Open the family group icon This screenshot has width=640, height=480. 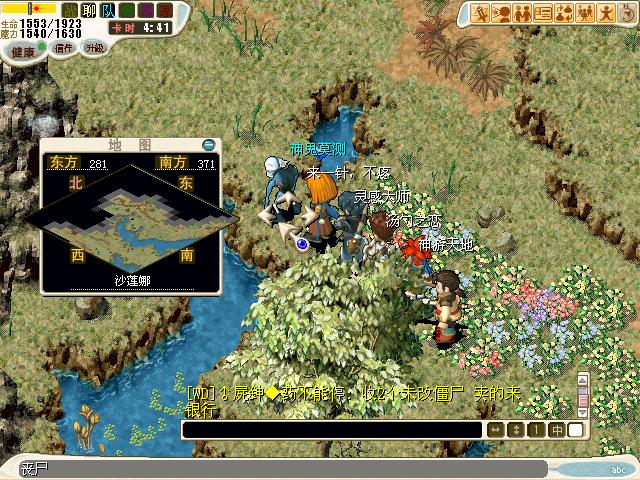[x=584, y=13]
